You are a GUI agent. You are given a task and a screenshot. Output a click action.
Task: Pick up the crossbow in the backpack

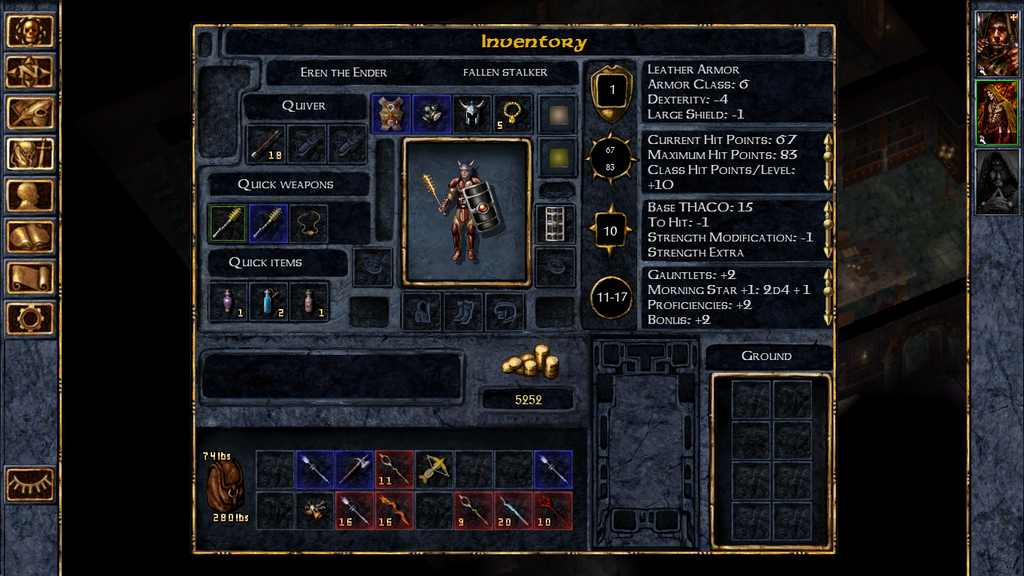pyautogui.click(x=434, y=469)
